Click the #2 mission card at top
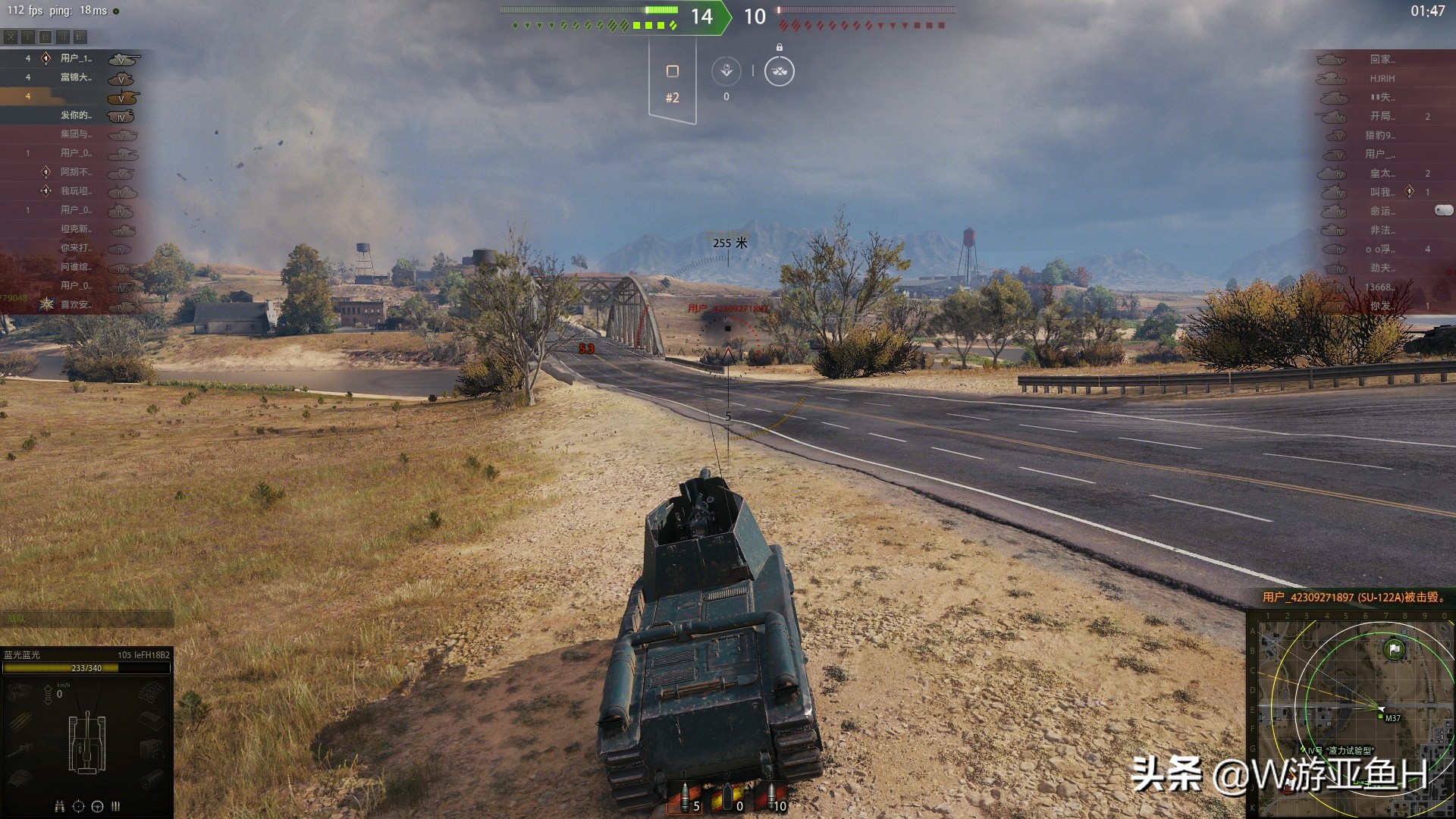 coord(672,82)
